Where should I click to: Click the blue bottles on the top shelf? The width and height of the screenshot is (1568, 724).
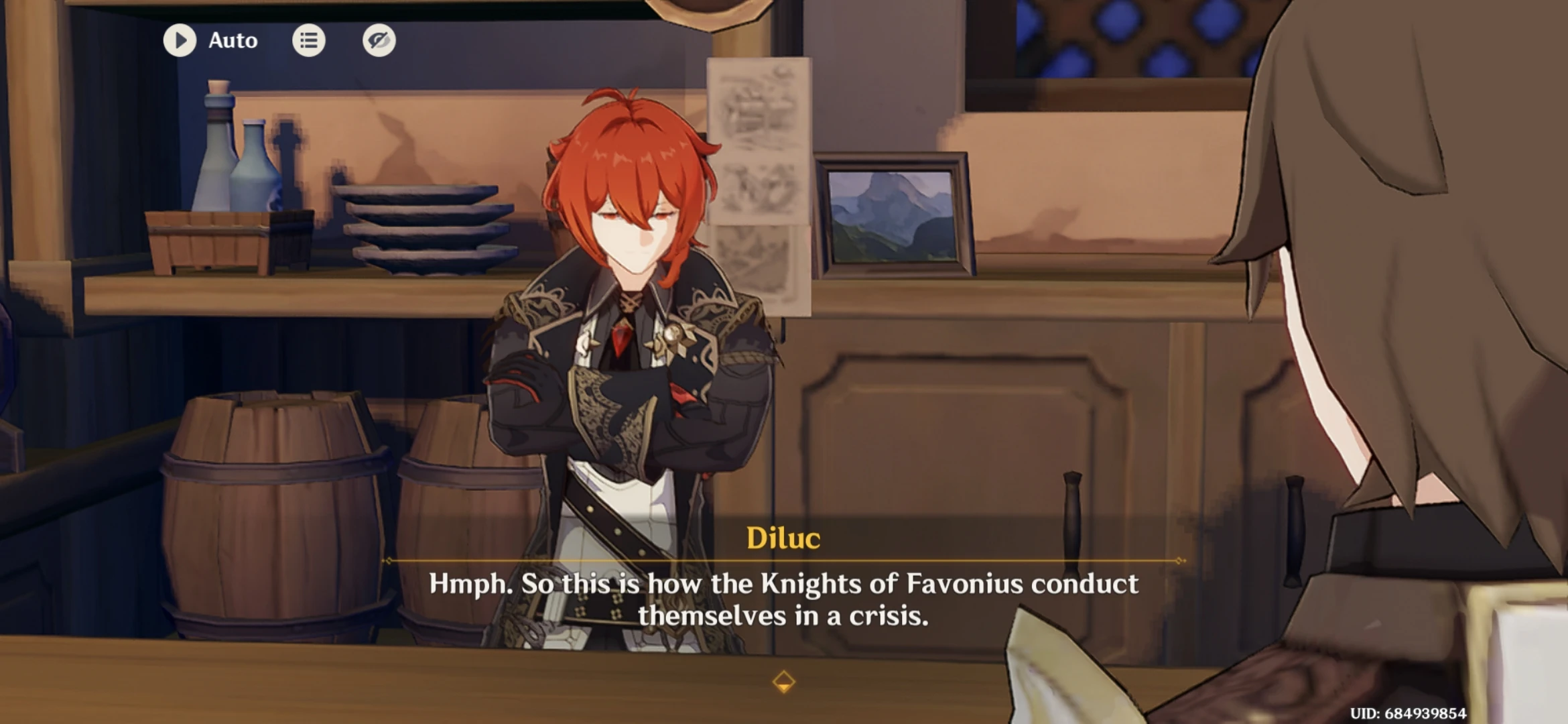click(235, 154)
